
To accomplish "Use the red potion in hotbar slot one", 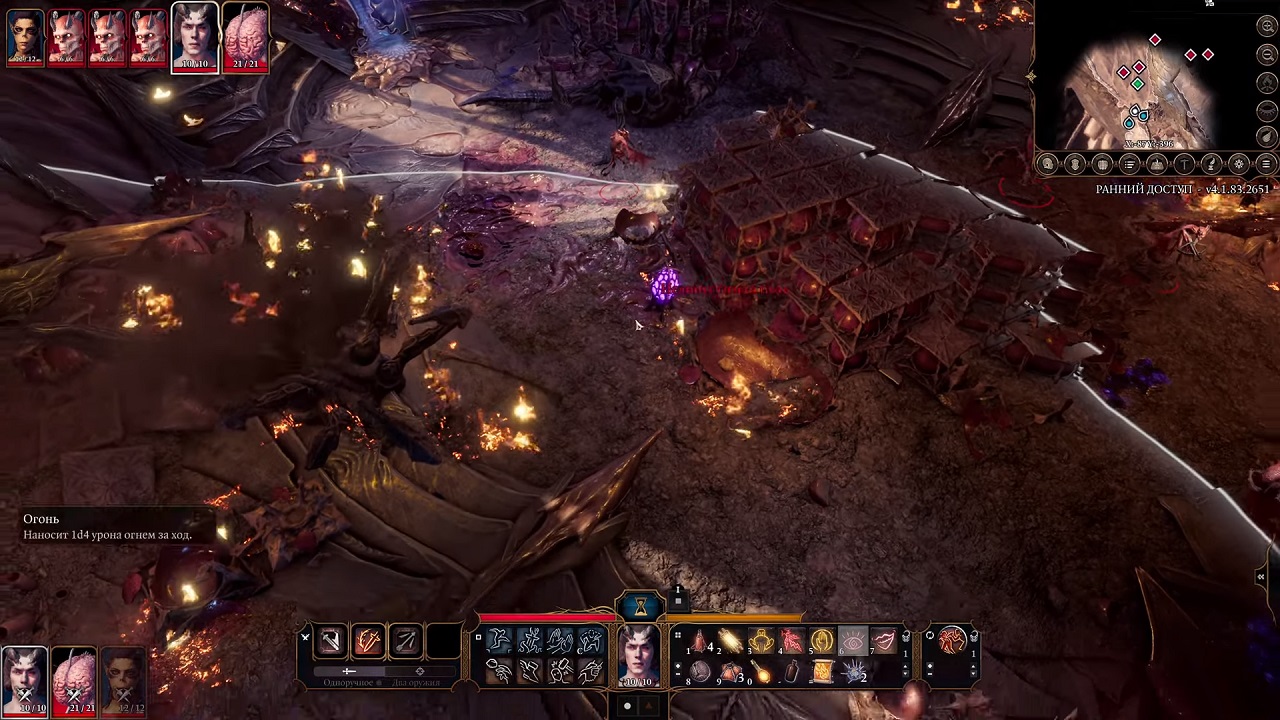I will 700,641.
